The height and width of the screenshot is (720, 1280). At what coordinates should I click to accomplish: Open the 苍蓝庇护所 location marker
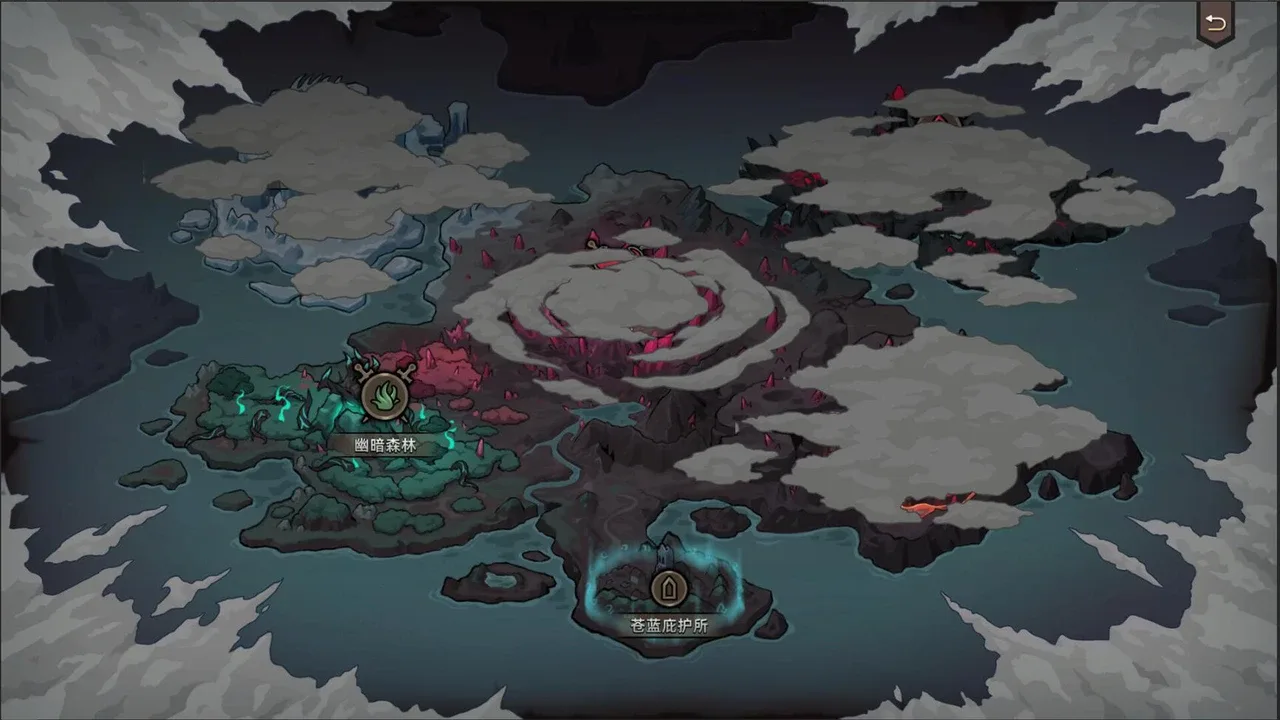pyautogui.click(x=668, y=588)
